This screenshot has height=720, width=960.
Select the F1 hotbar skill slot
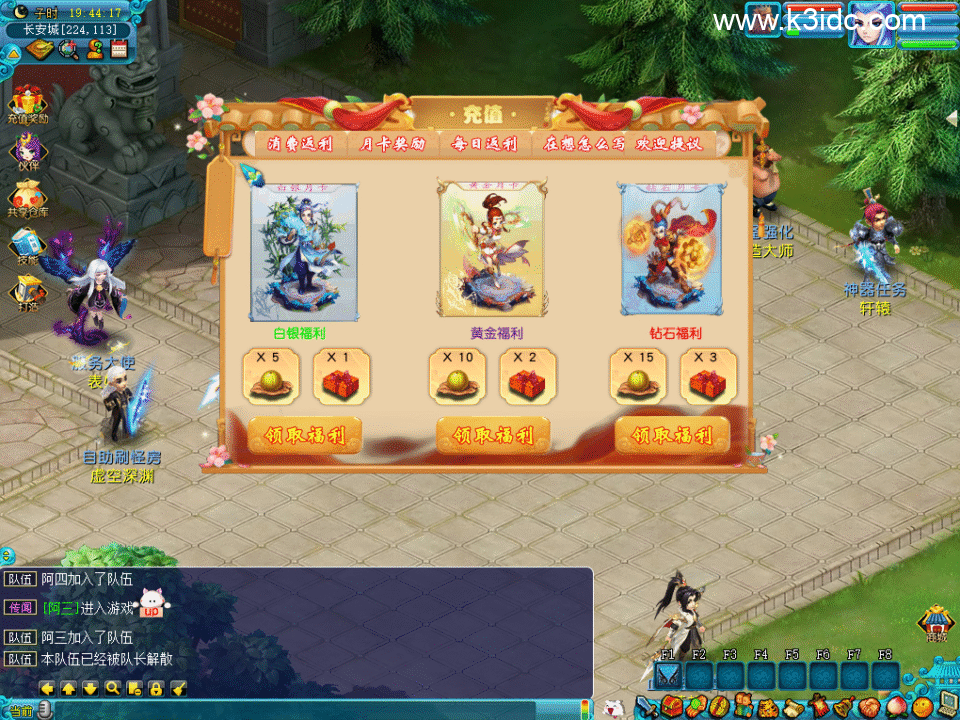(668, 676)
